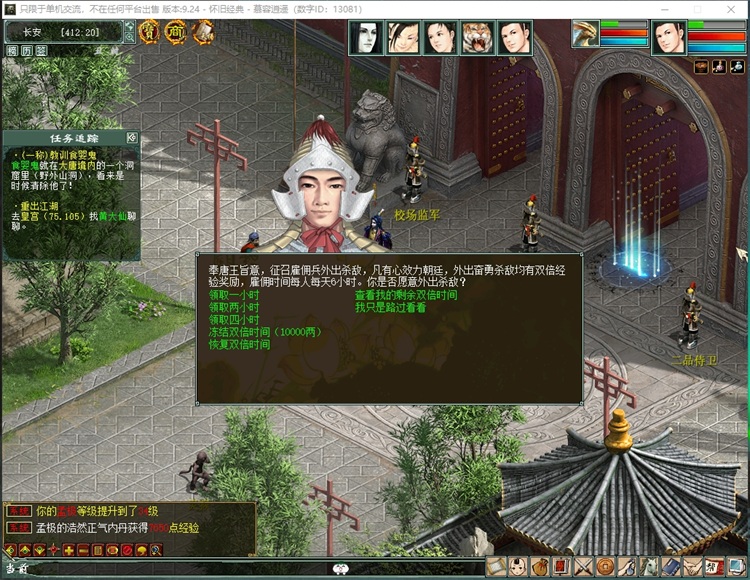
Task: Select the 恢复双倍时间 option
Action: click(x=239, y=345)
